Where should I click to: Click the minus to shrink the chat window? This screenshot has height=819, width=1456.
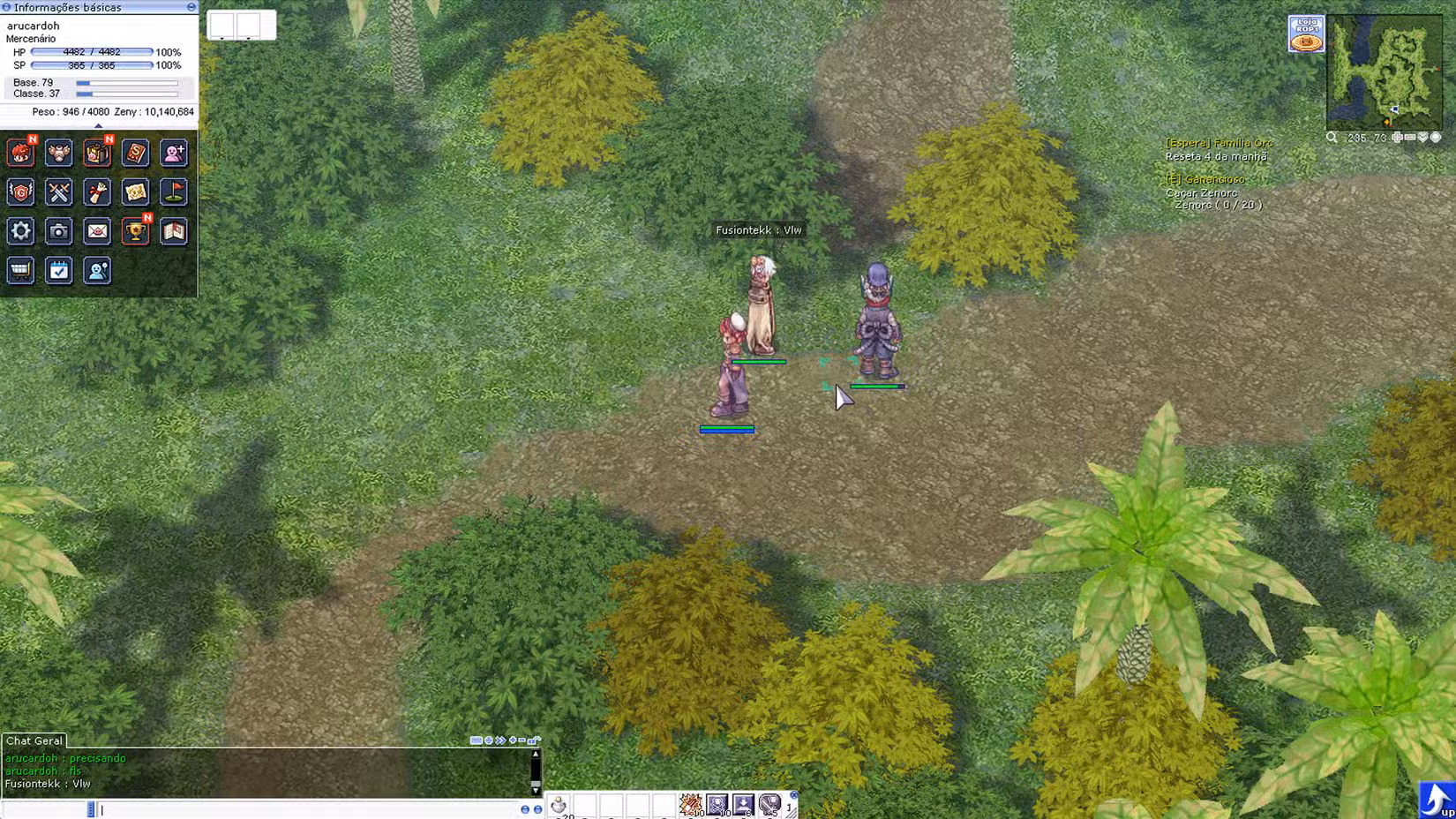tap(522, 740)
